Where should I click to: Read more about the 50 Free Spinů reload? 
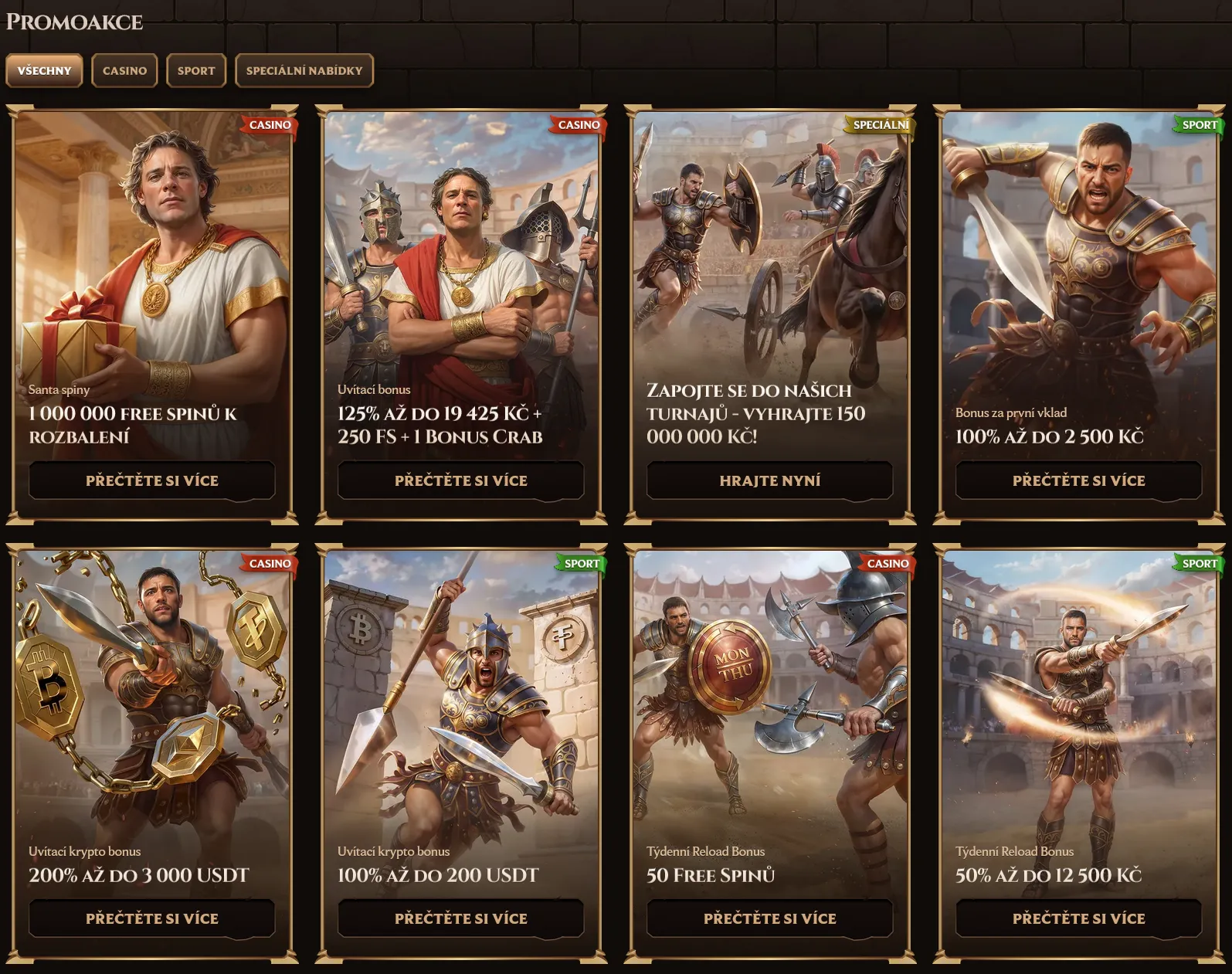tap(770, 918)
